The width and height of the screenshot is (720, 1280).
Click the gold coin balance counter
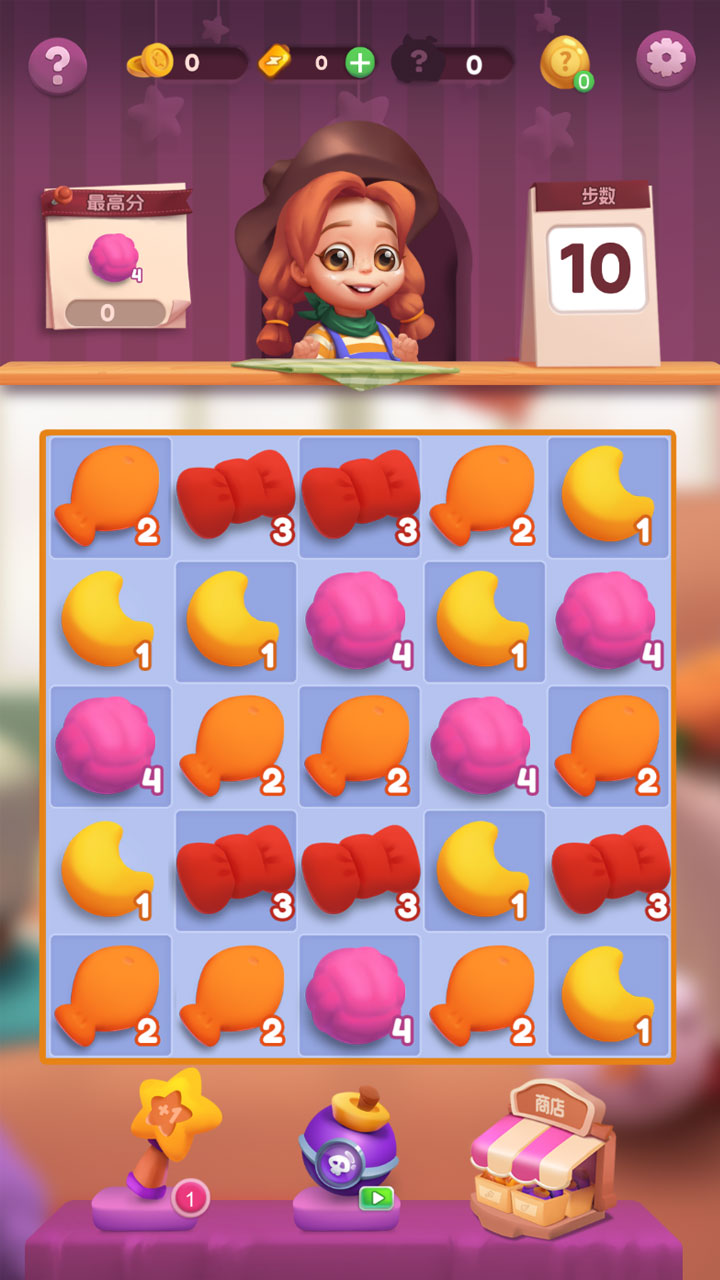[x=188, y=63]
